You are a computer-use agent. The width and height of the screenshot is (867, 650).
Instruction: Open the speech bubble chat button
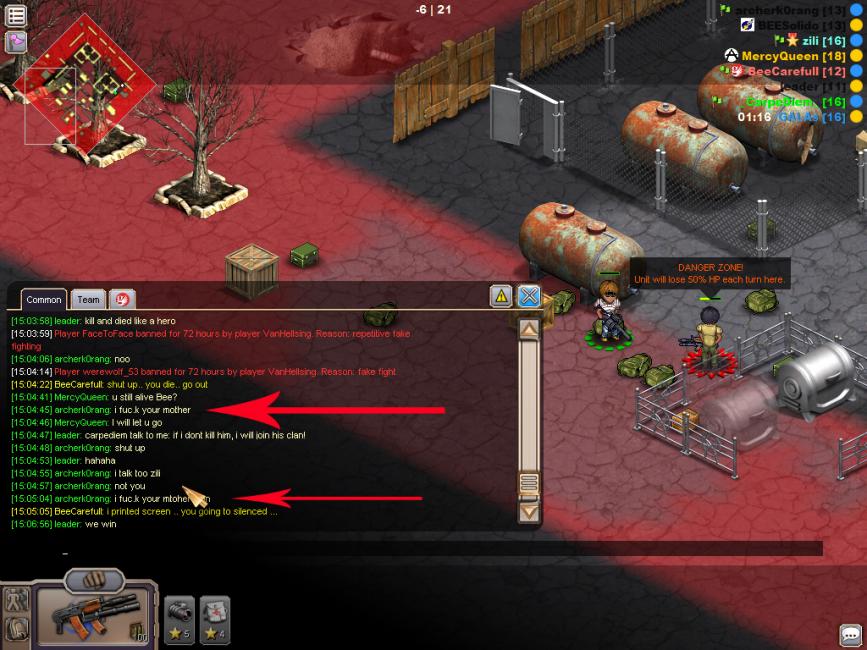(850, 634)
